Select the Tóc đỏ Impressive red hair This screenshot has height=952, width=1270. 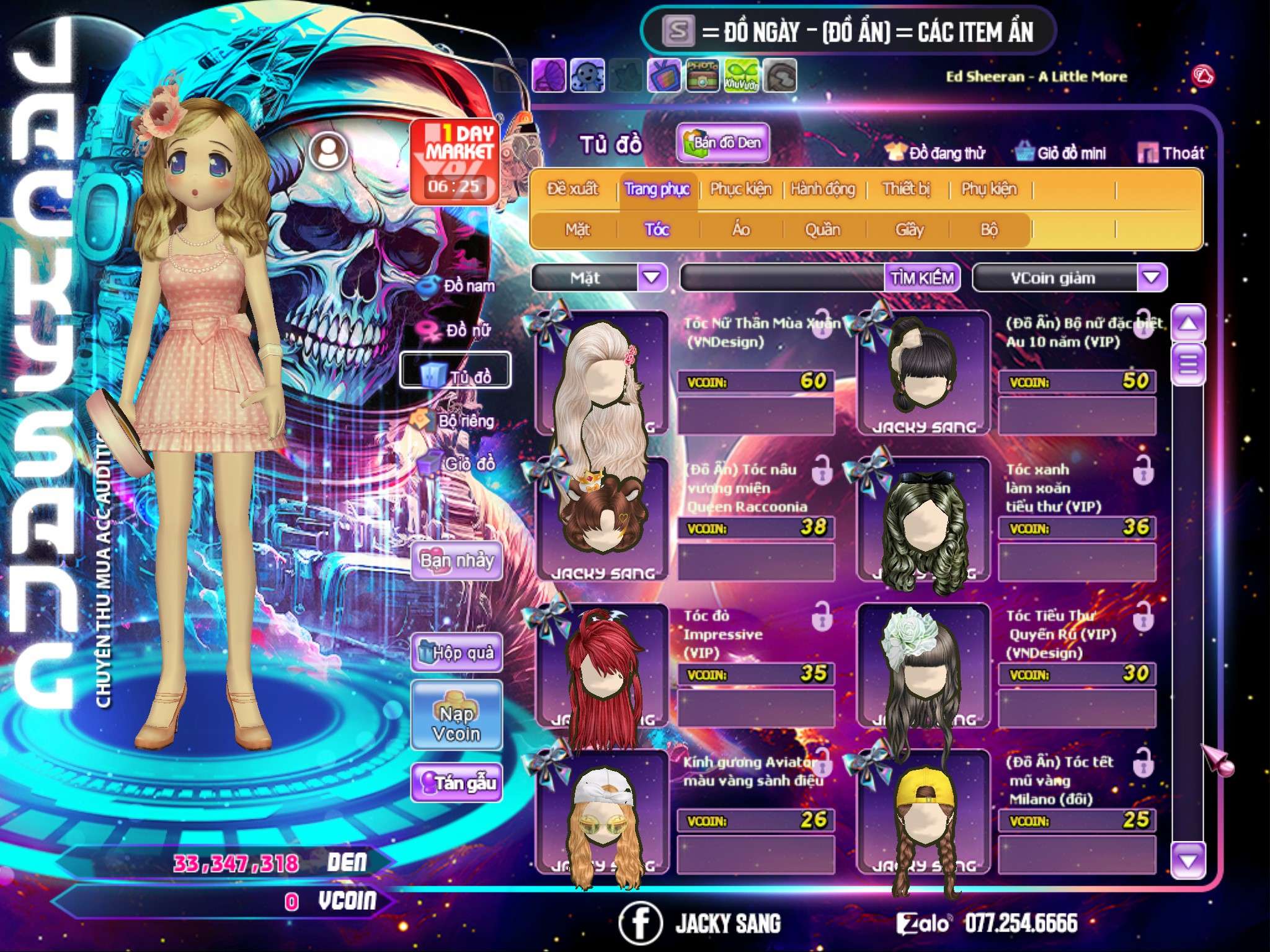click(x=602, y=666)
